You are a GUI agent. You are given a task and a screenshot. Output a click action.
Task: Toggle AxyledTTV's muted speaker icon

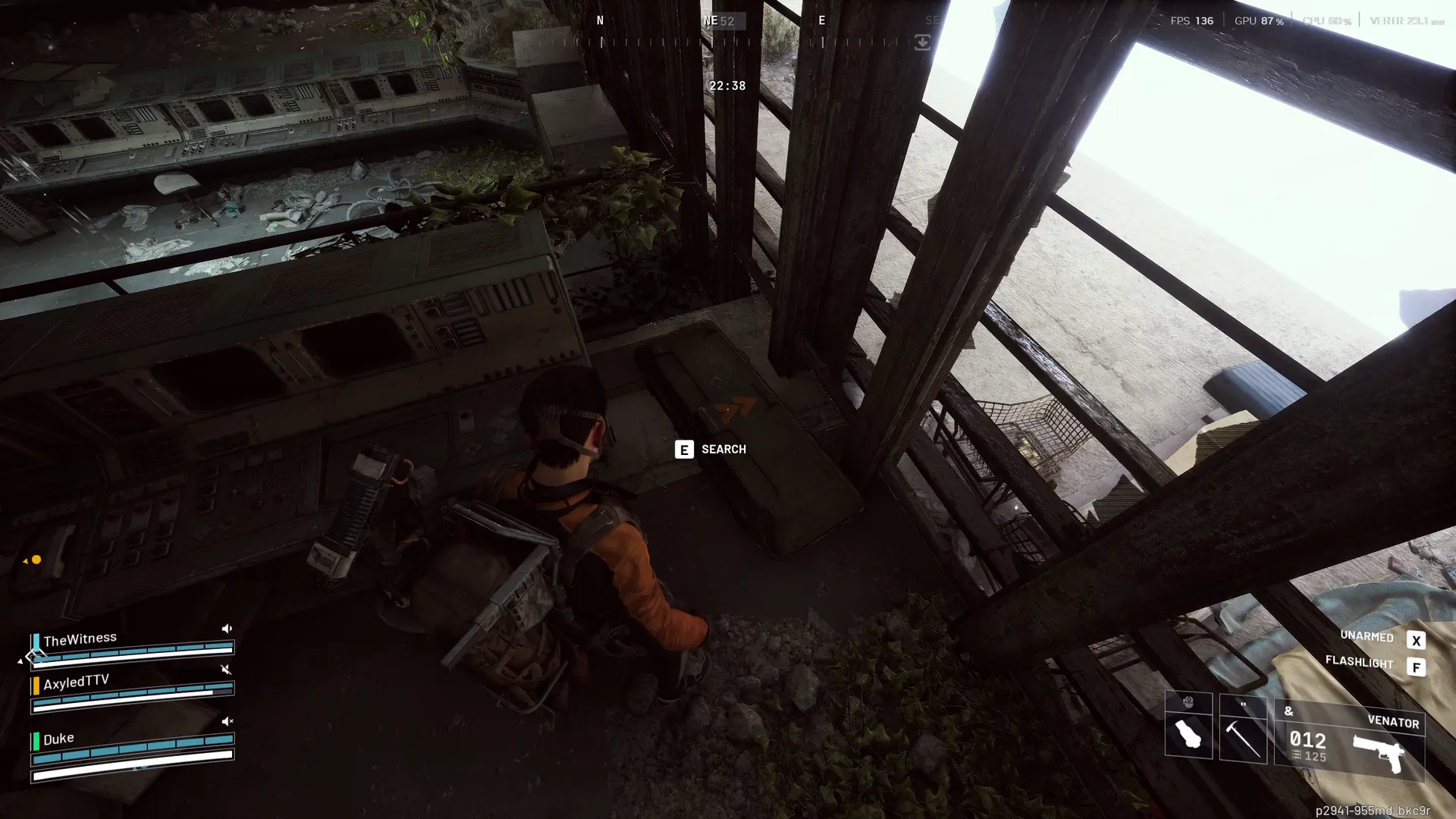[x=225, y=670]
